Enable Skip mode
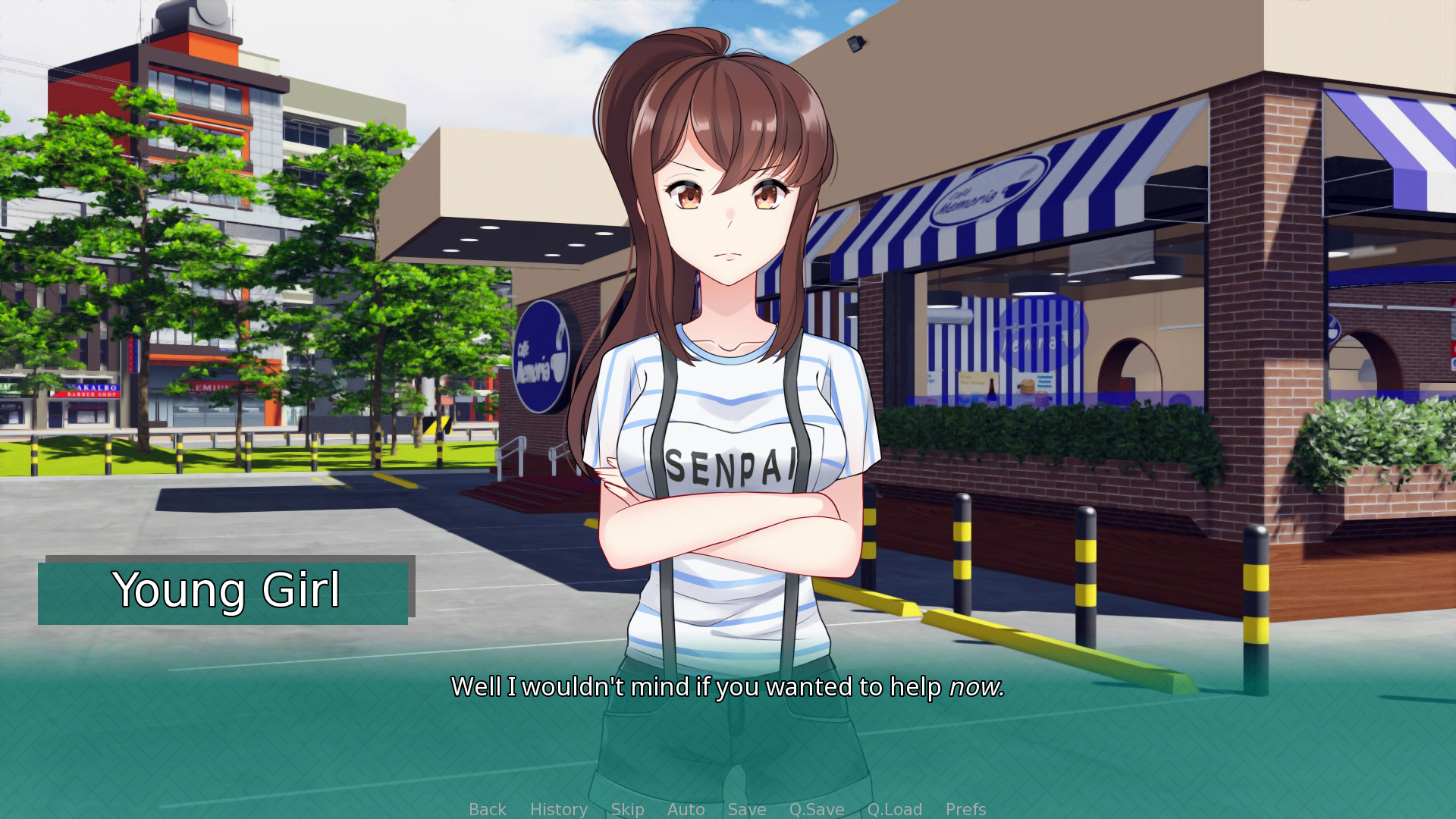Viewport: 1456px width, 819px height. point(627,809)
